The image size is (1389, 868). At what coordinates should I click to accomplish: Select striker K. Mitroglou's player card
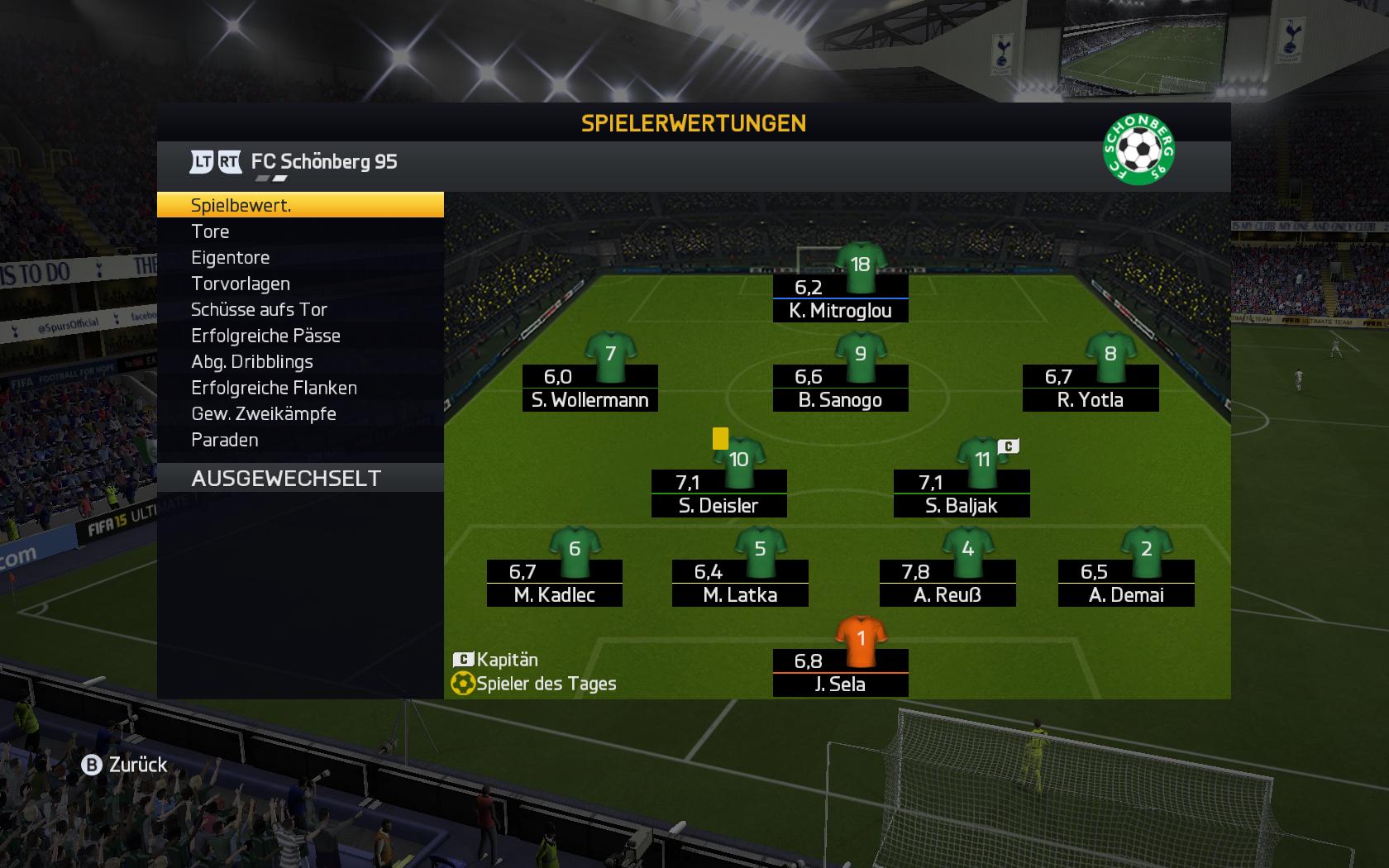pos(840,299)
